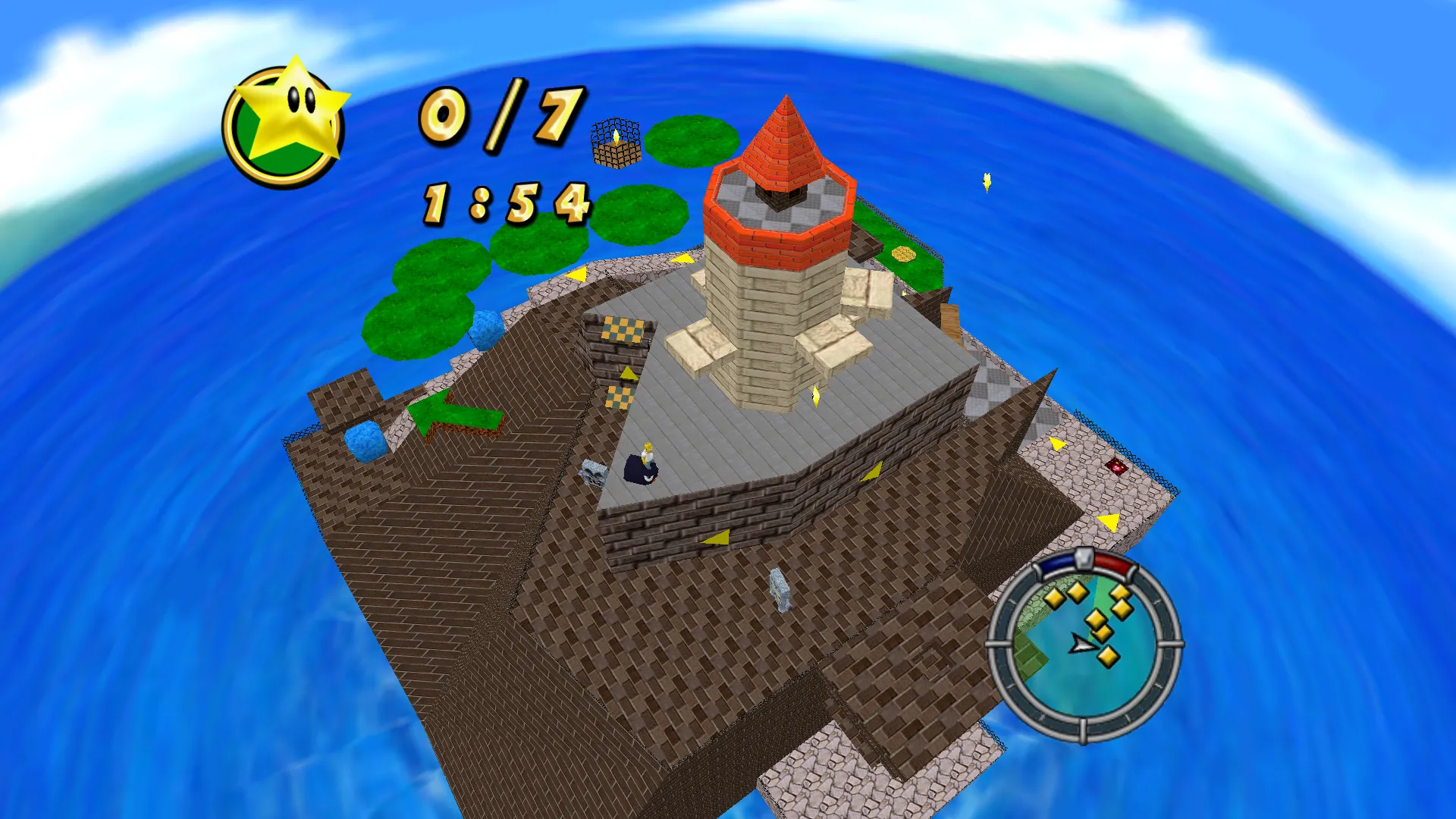Click the yellow star counter icon

286,123
